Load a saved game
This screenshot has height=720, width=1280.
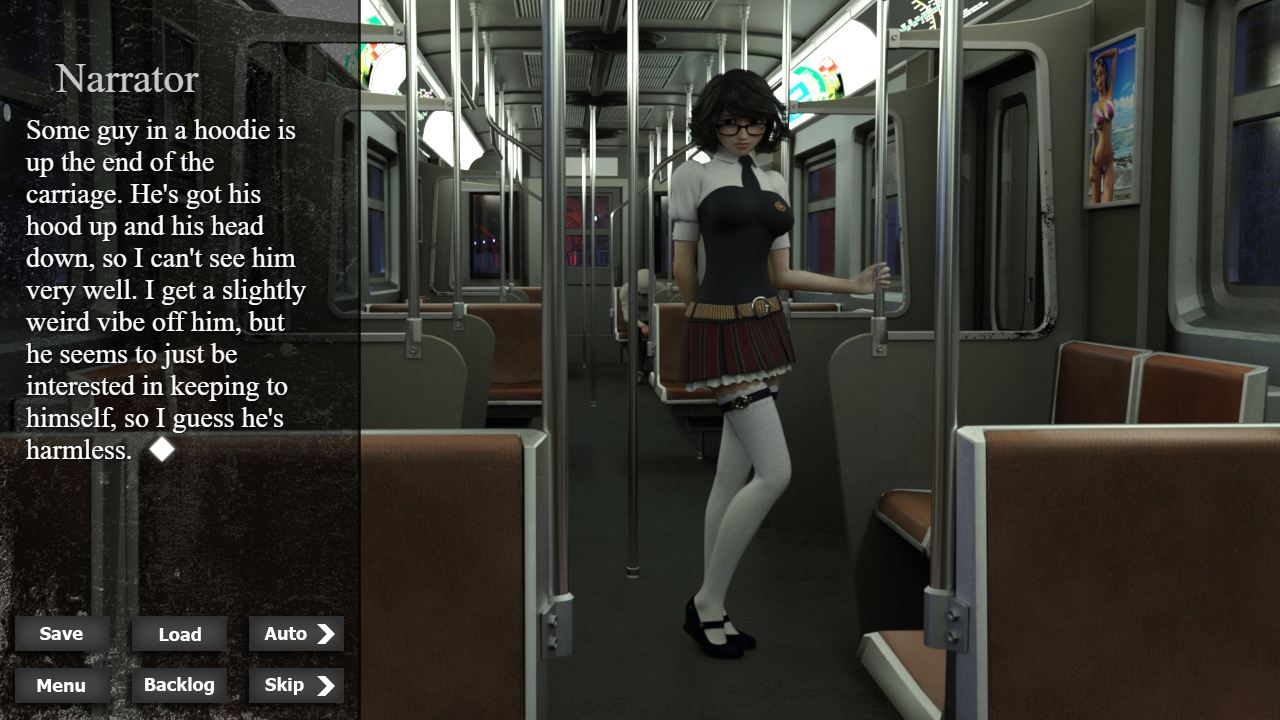(179, 634)
